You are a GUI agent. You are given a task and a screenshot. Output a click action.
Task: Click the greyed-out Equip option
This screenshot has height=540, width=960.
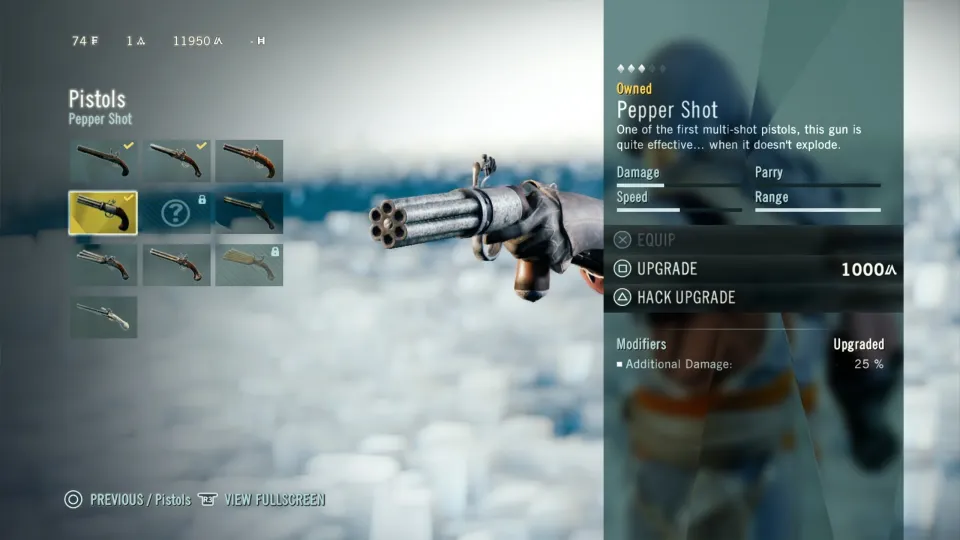click(656, 240)
